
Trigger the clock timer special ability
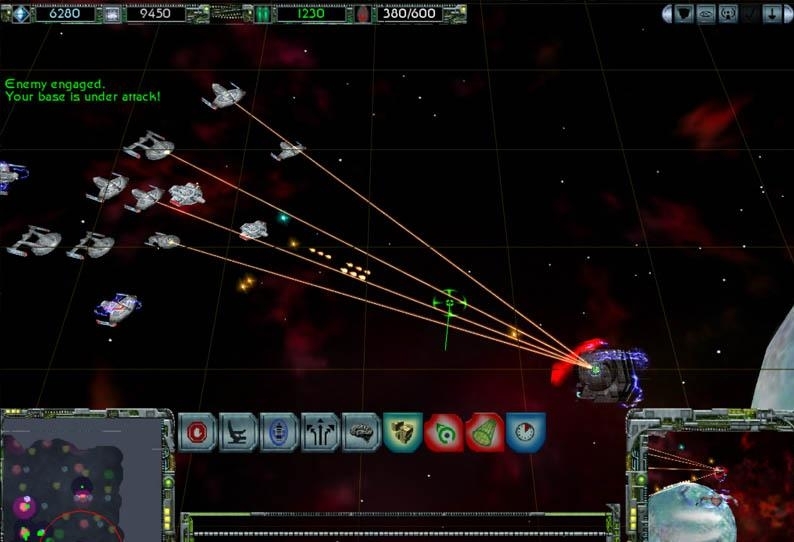coord(526,432)
